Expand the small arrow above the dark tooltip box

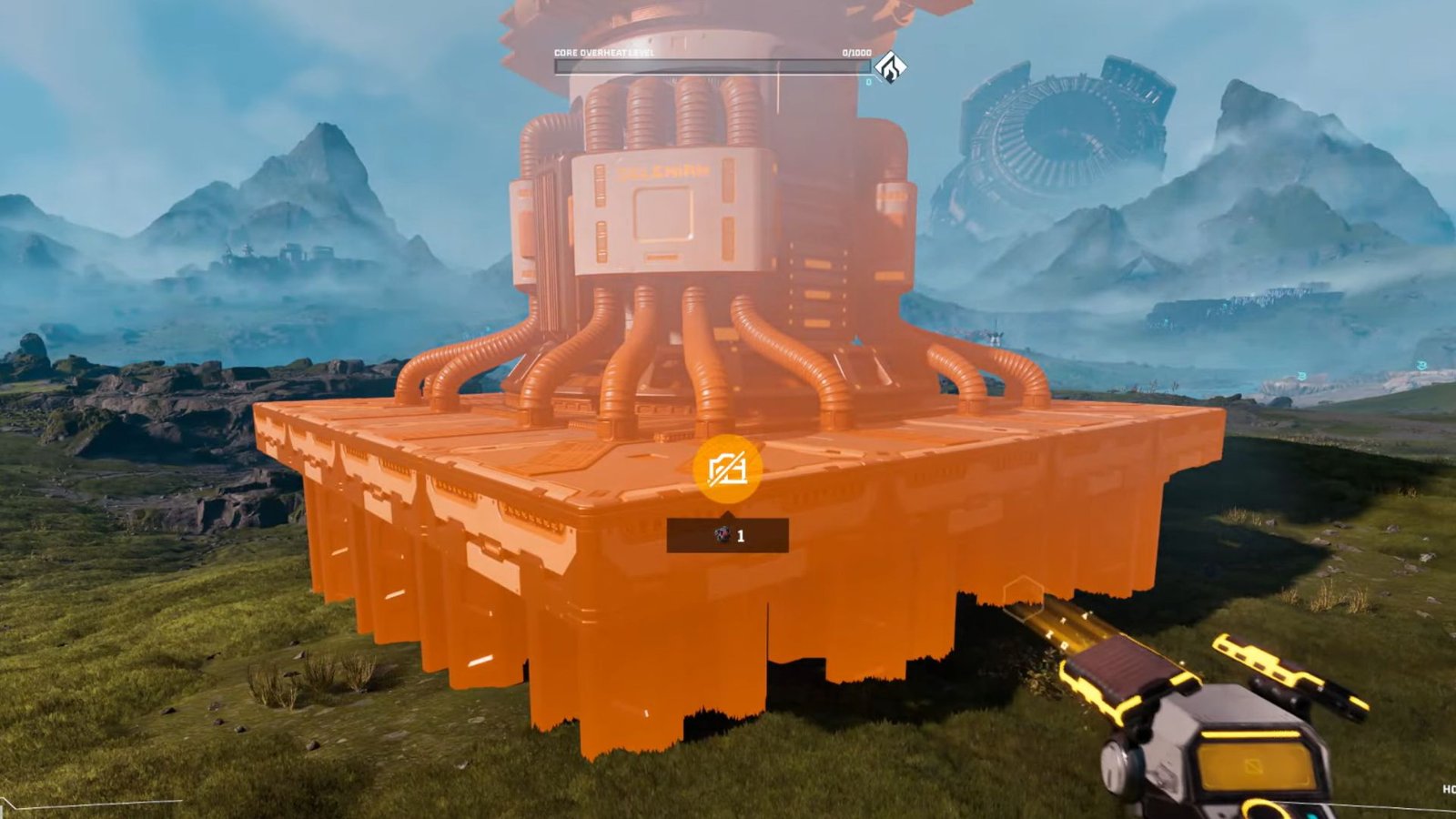point(728,513)
